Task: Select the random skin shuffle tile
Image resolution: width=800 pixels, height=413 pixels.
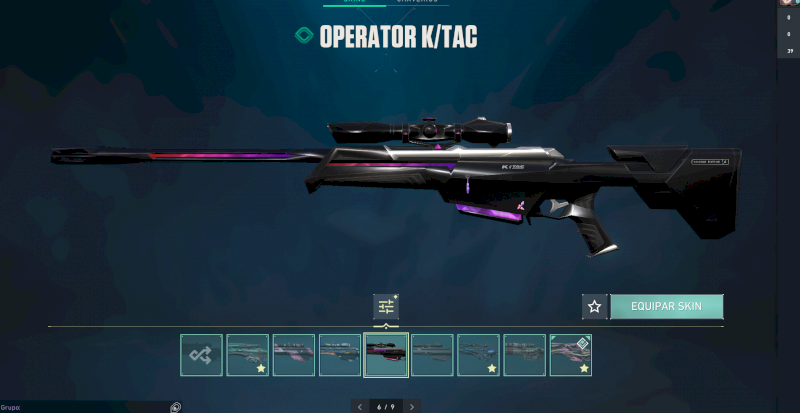Action: pos(201,355)
